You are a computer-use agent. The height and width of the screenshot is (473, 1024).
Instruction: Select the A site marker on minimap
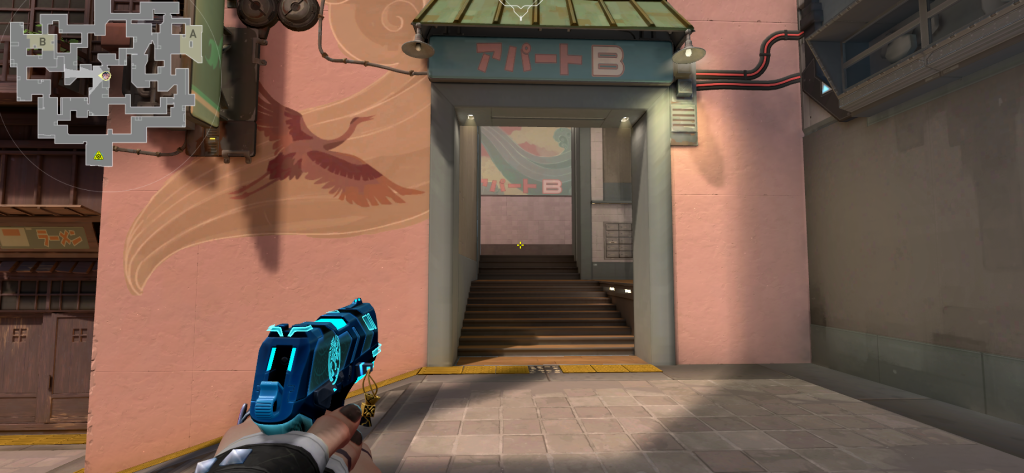pyautogui.click(x=191, y=32)
